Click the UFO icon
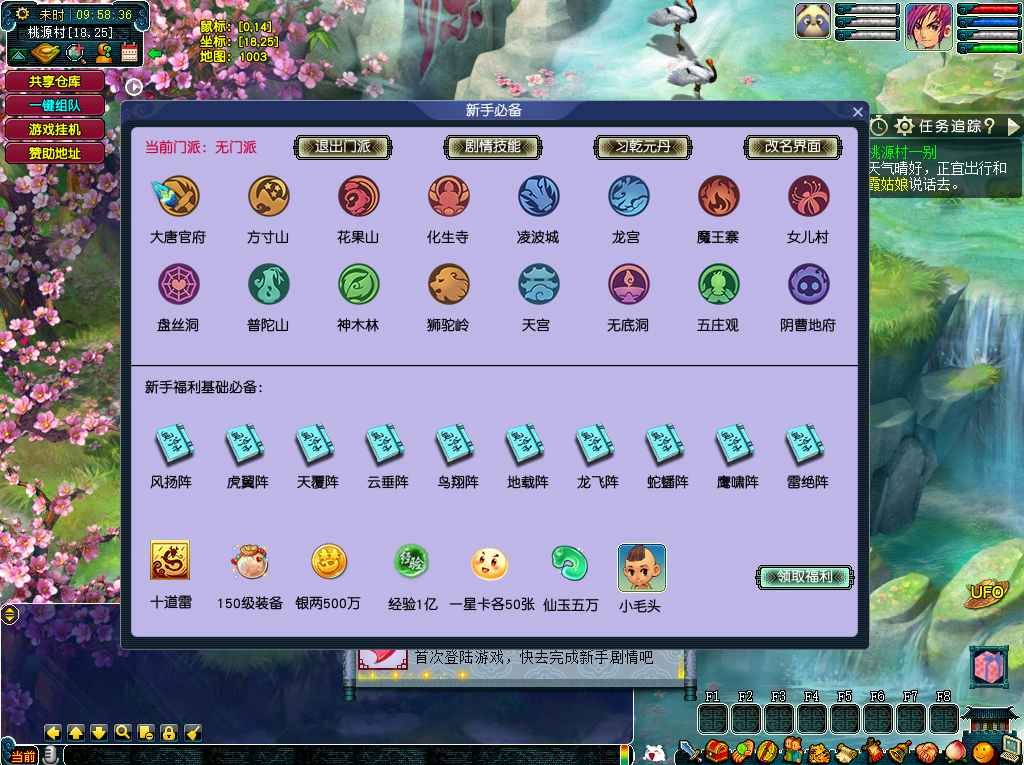 [986, 593]
